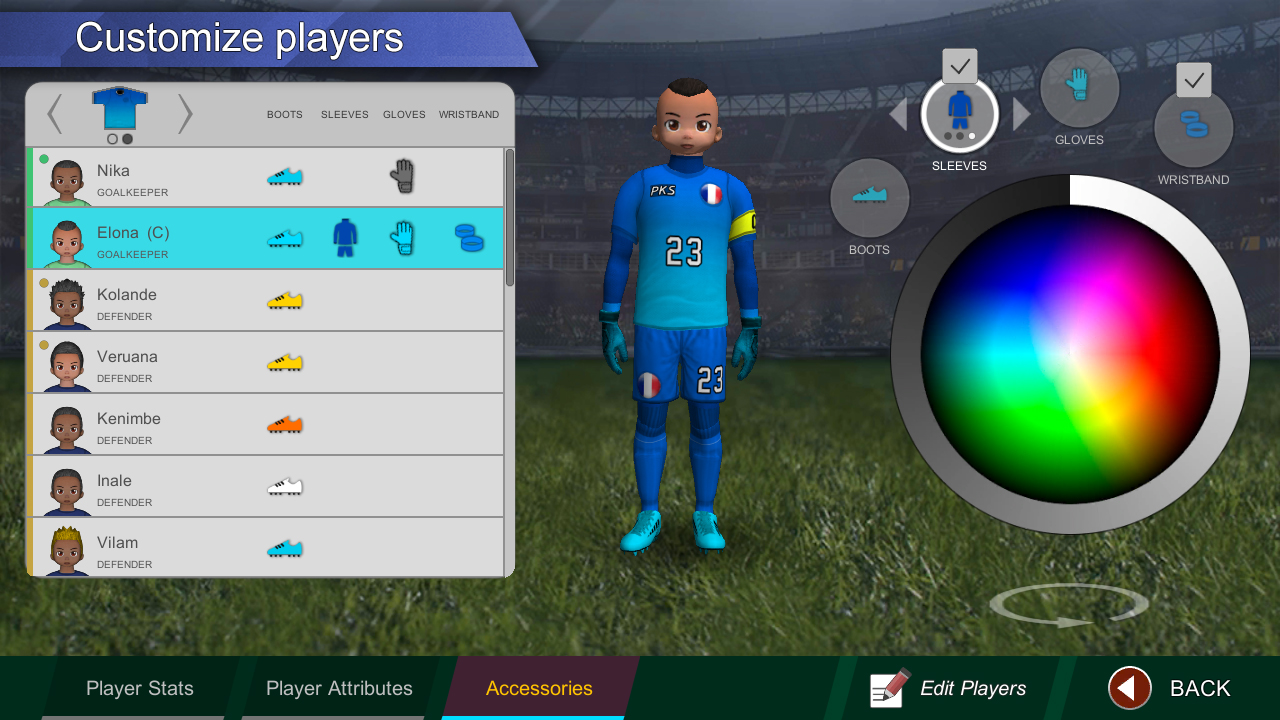Click the left arrow next to SLEEVES
This screenshot has width=1280, height=720.
(x=897, y=114)
